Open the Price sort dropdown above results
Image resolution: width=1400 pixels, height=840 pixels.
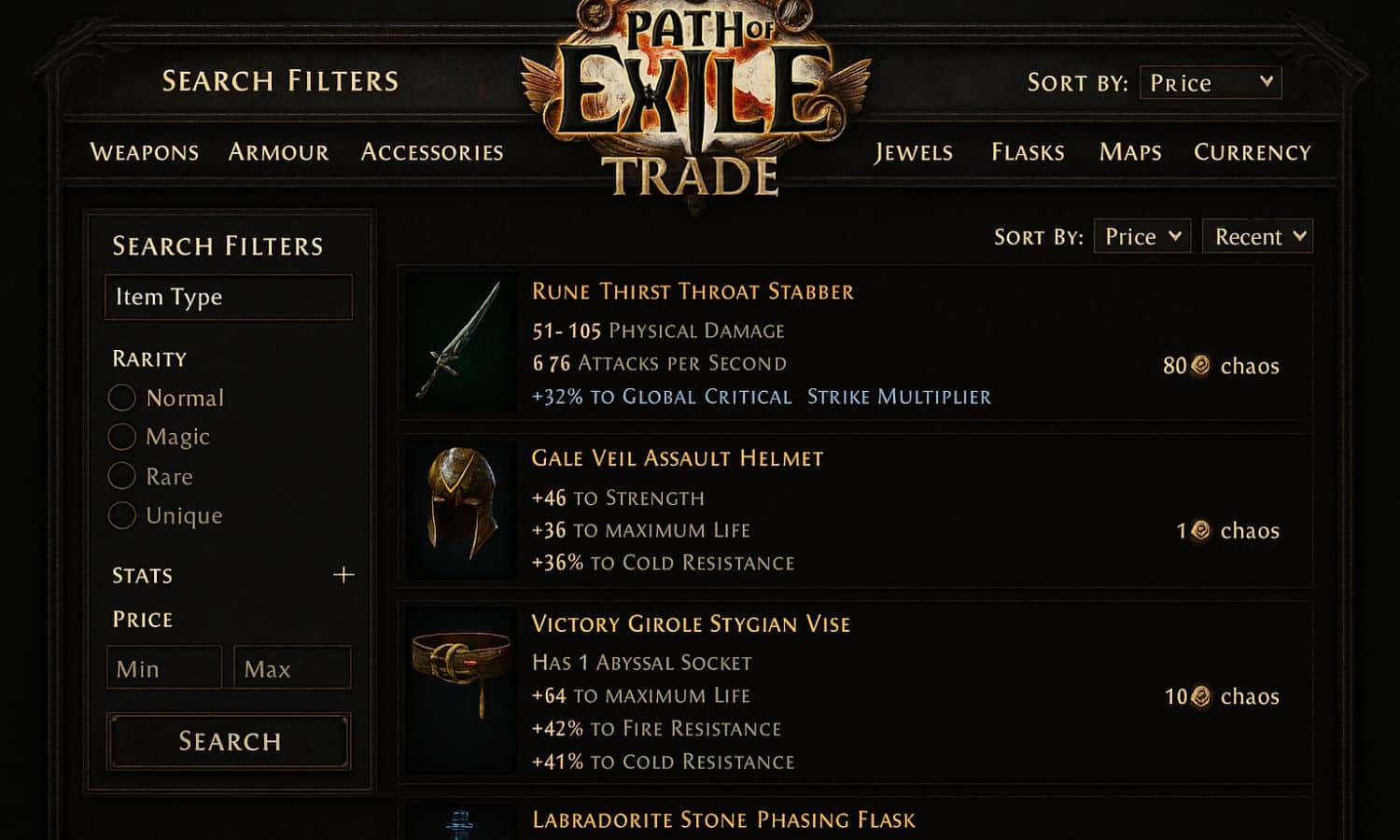click(x=1141, y=236)
